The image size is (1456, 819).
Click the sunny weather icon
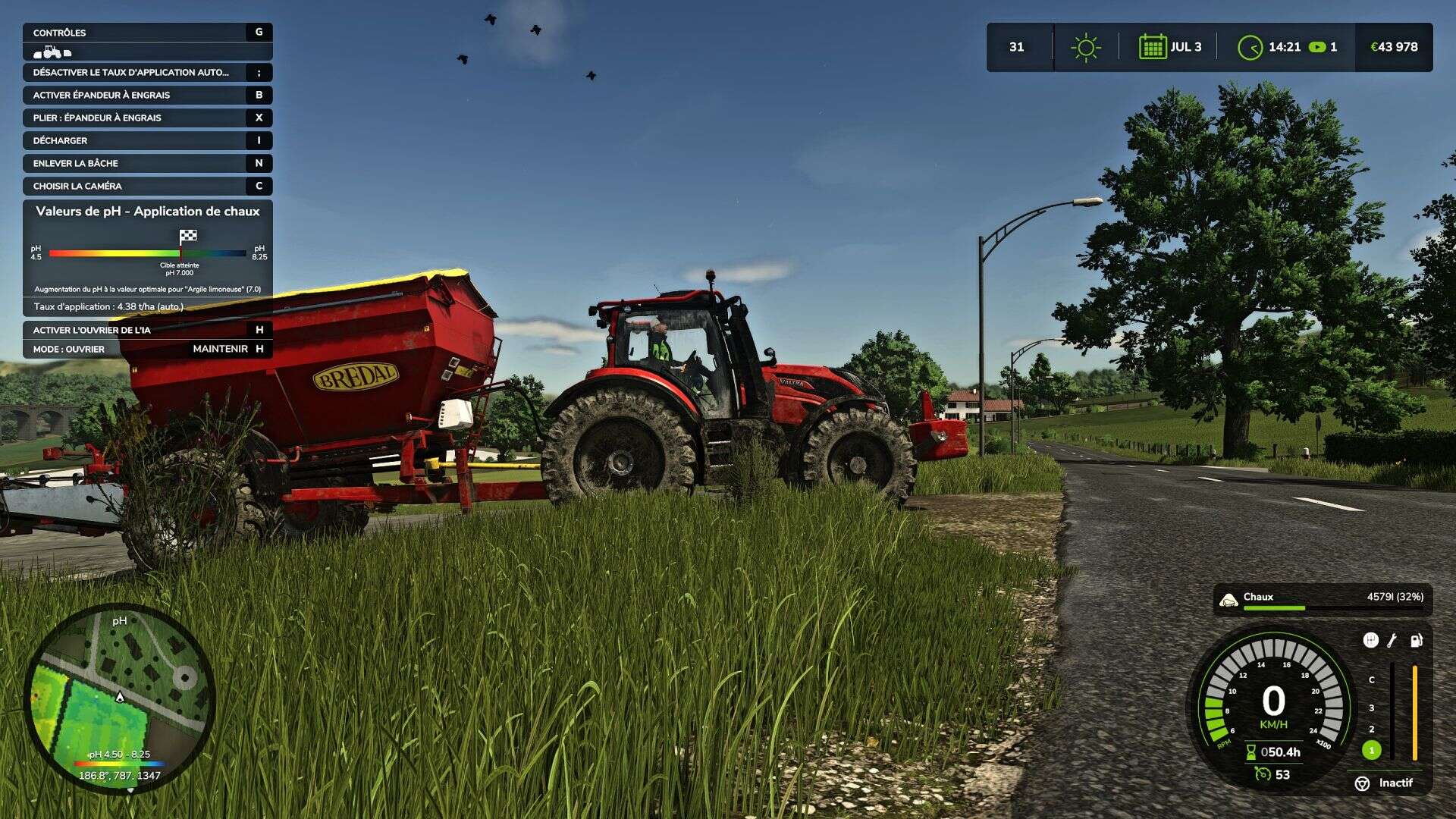[1085, 47]
